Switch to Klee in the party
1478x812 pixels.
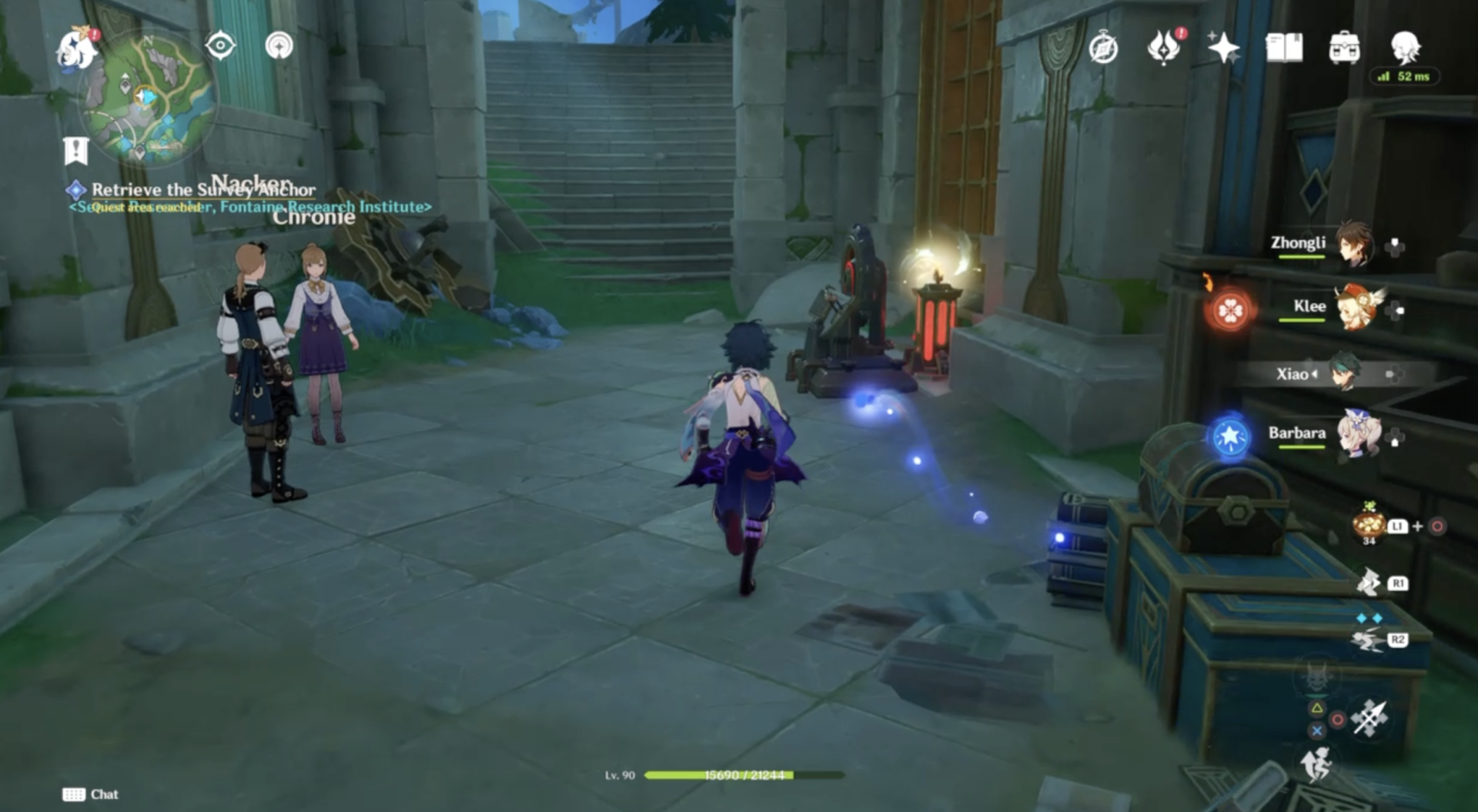(1355, 307)
